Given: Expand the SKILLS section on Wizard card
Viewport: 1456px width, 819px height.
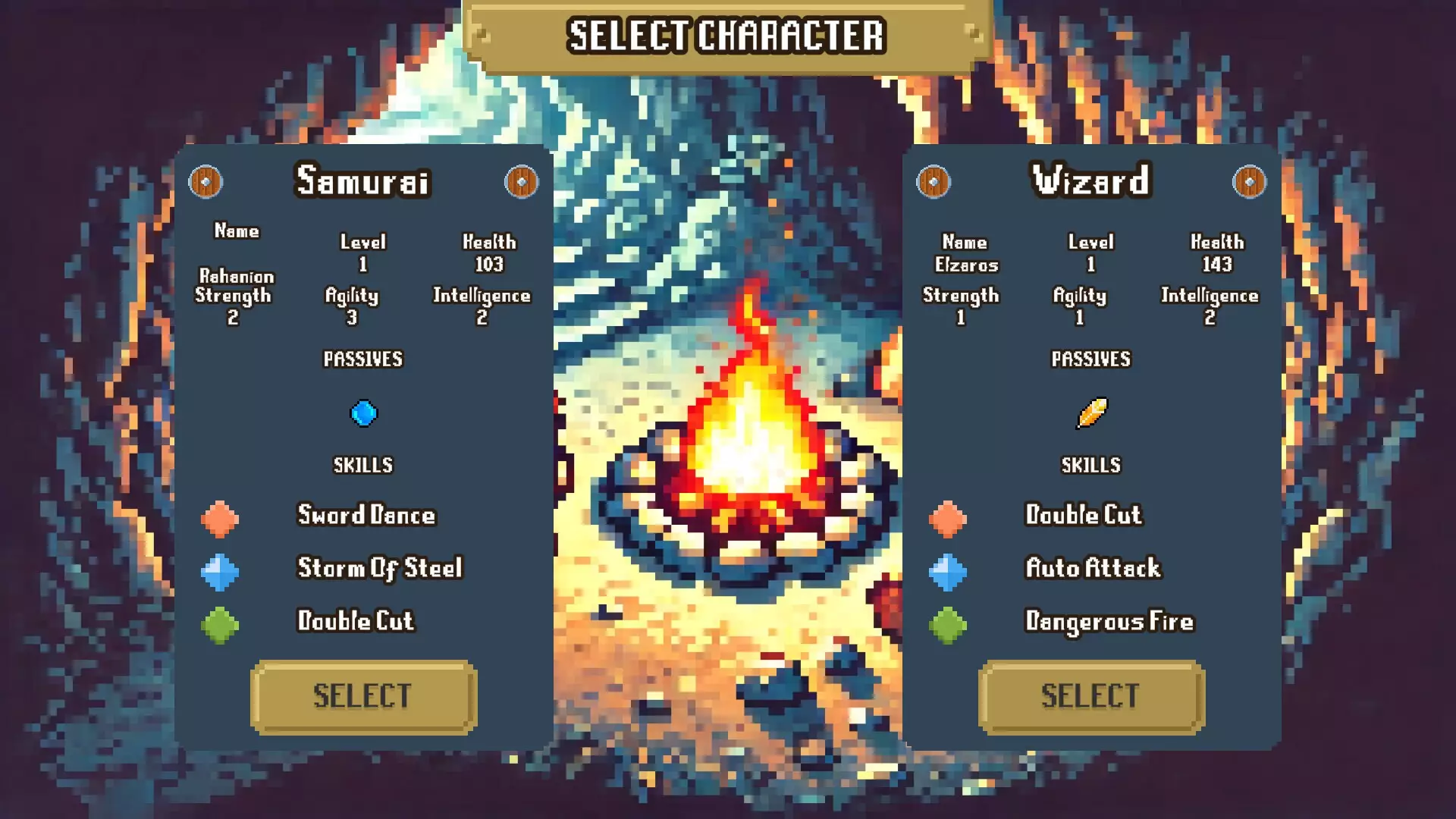Looking at the screenshot, I should pyautogui.click(x=1091, y=465).
